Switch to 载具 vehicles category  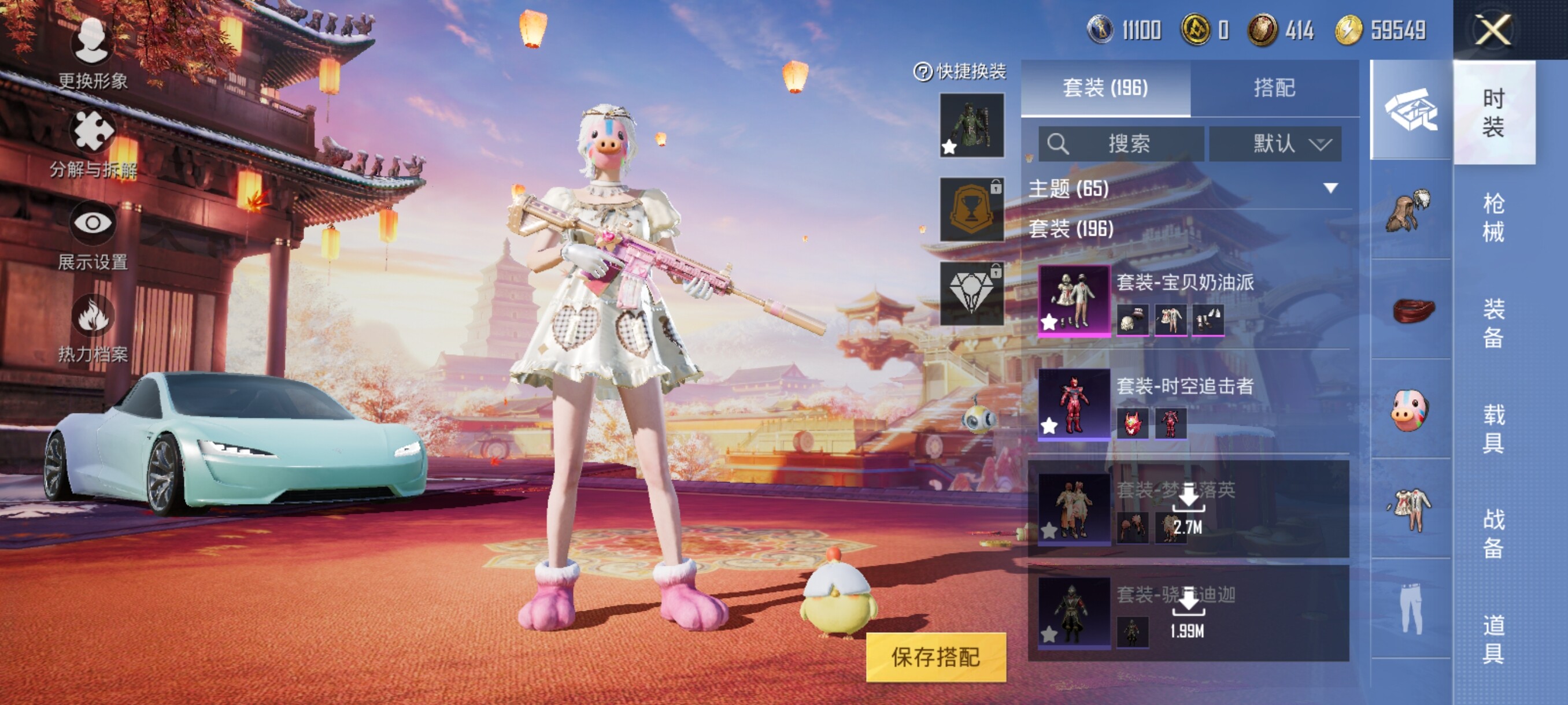1493,428
